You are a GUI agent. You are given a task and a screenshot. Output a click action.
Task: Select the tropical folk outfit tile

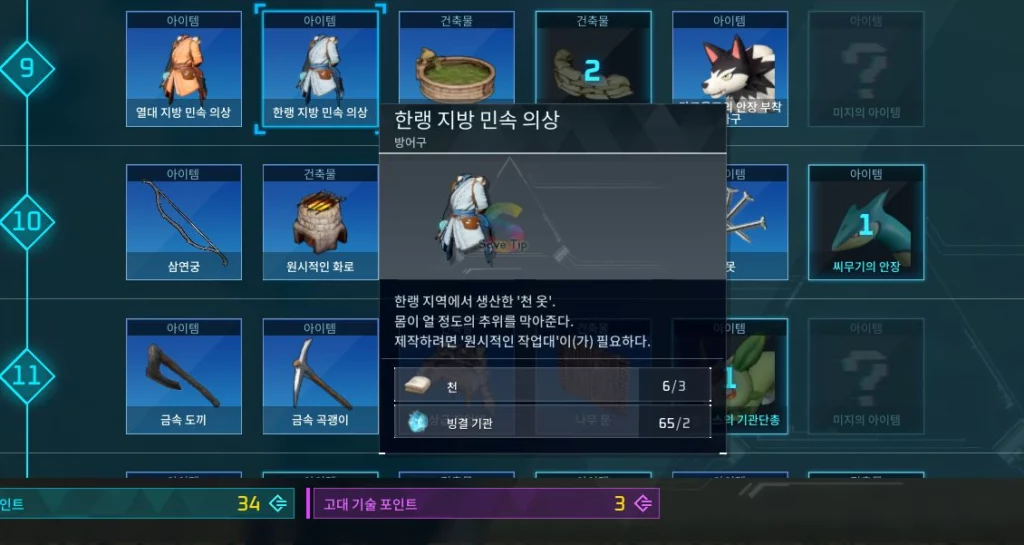pyautogui.click(x=183, y=68)
